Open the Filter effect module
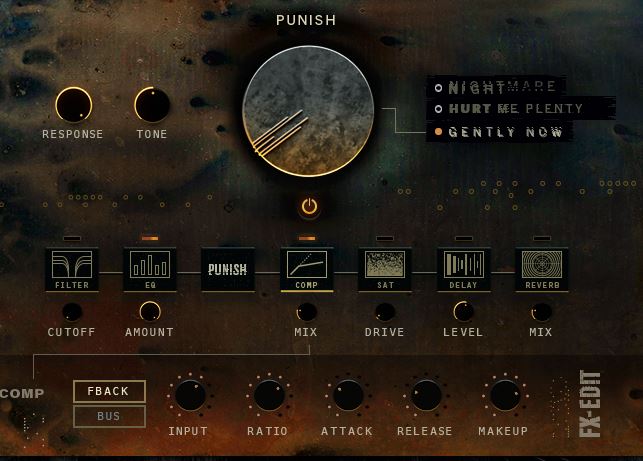This screenshot has width=643, height=461. [72, 270]
